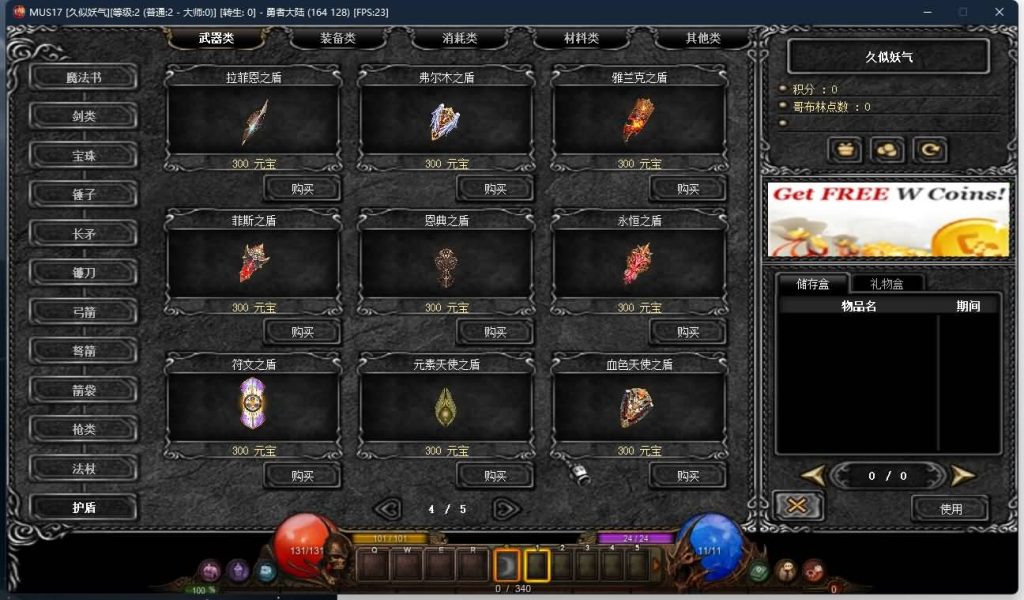Close the shop with the X button
The image size is (1024, 600).
pos(798,507)
